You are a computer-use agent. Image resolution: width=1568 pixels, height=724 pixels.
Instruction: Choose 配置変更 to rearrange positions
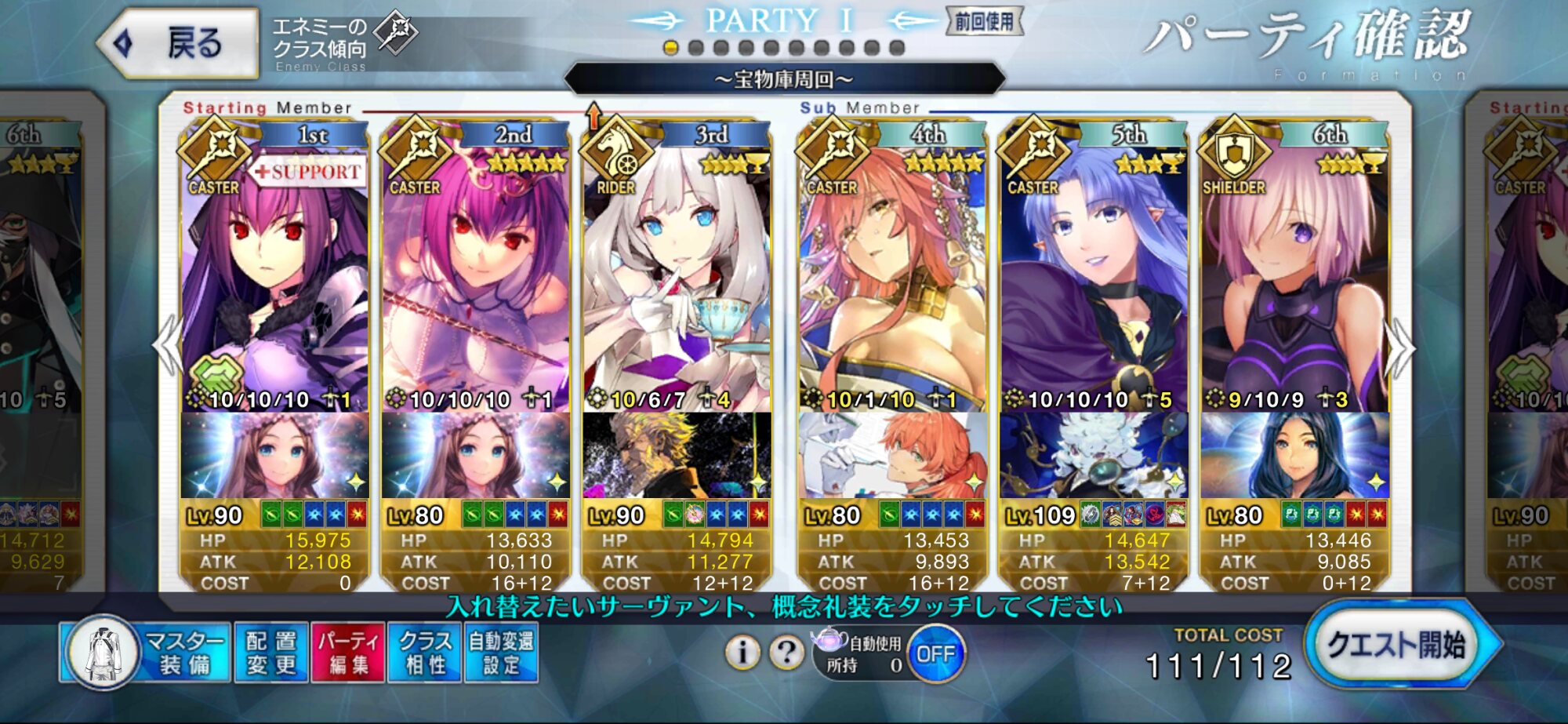click(271, 653)
